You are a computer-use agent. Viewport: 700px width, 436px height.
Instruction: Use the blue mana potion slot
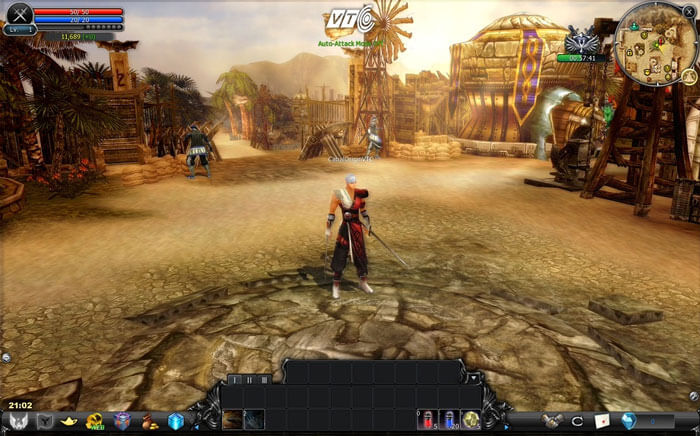tap(449, 419)
